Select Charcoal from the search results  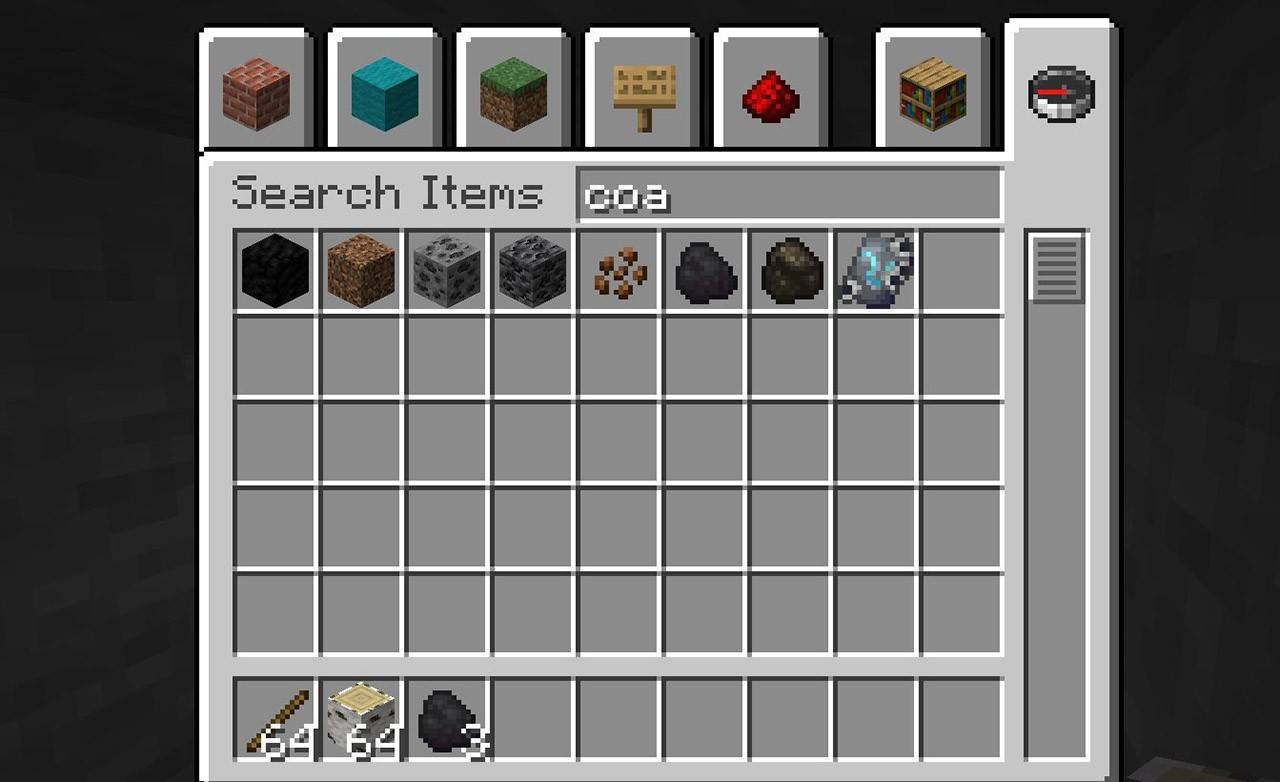coord(789,270)
